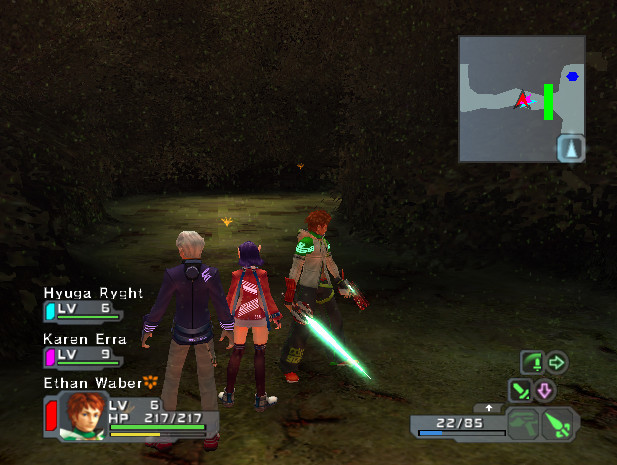617x465 pixels.
Task: Select the green saber weapon slot
Action: pyautogui.click(x=556, y=425)
